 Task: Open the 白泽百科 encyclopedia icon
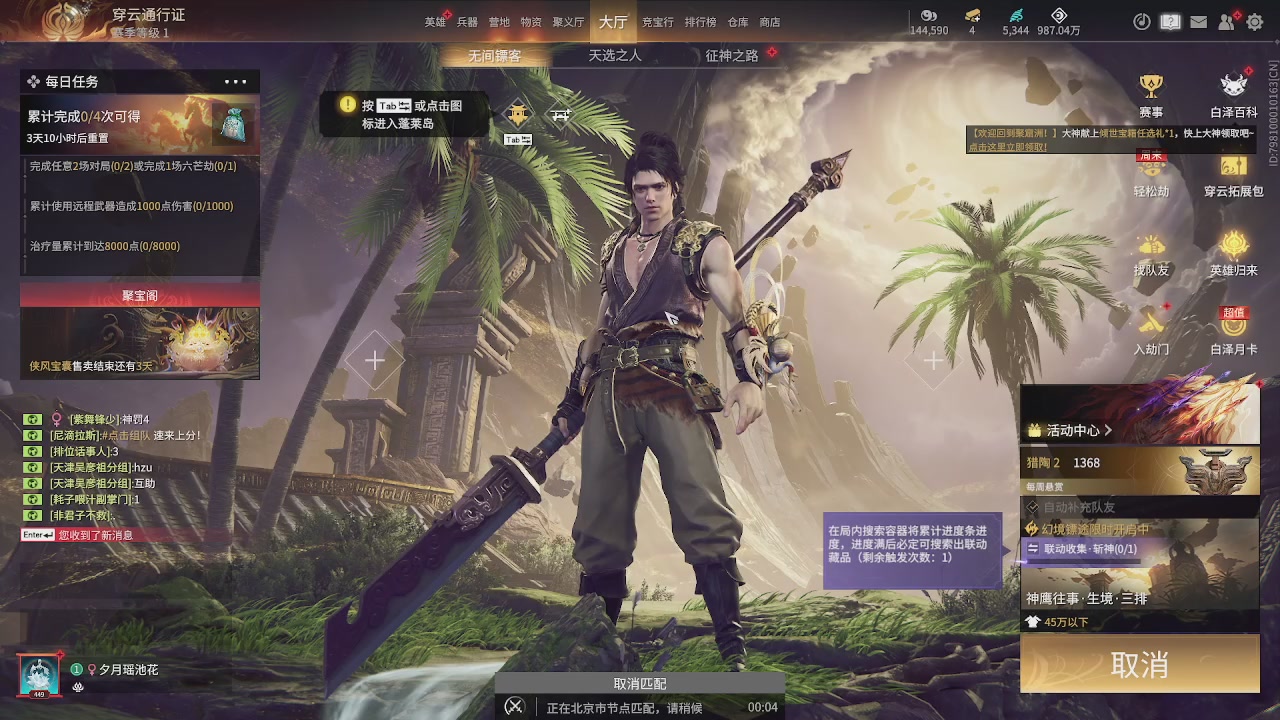pos(1233,85)
